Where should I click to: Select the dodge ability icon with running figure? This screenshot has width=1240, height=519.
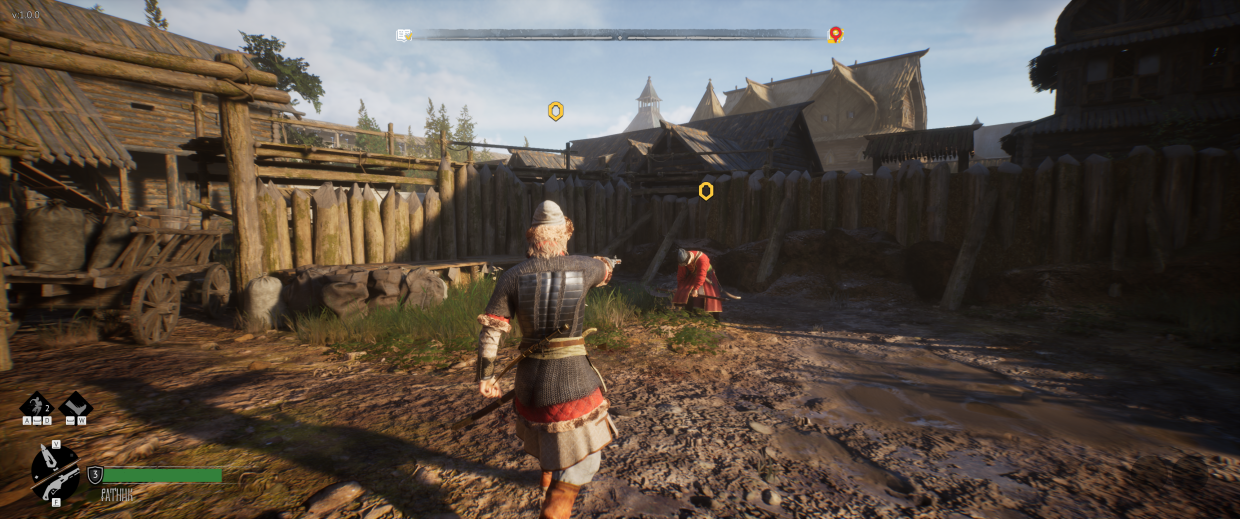pos(37,405)
